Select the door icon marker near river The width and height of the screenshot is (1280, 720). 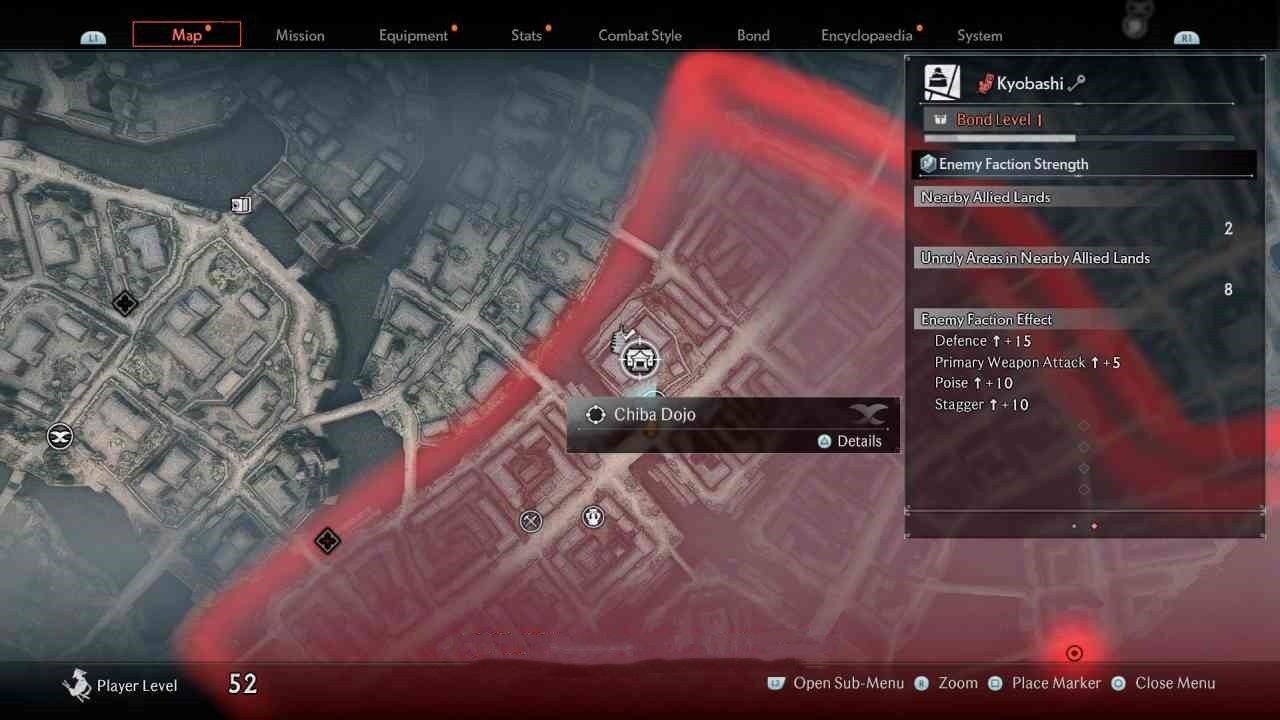[x=241, y=205]
